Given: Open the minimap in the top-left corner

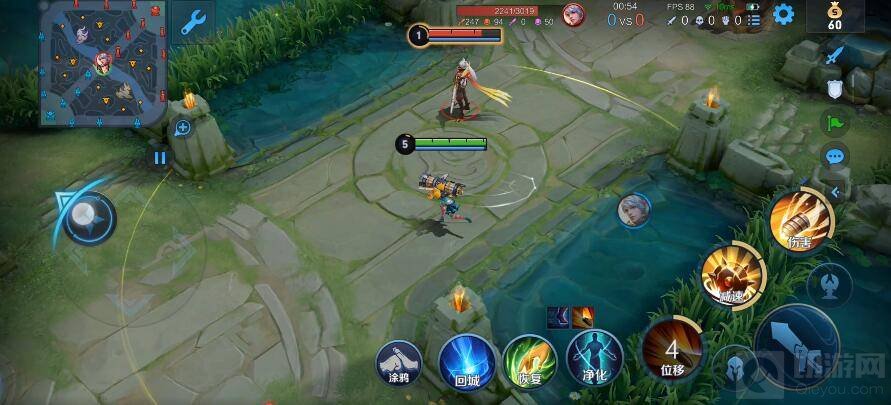Looking at the screenshot, I should click(x=103, y=63).
